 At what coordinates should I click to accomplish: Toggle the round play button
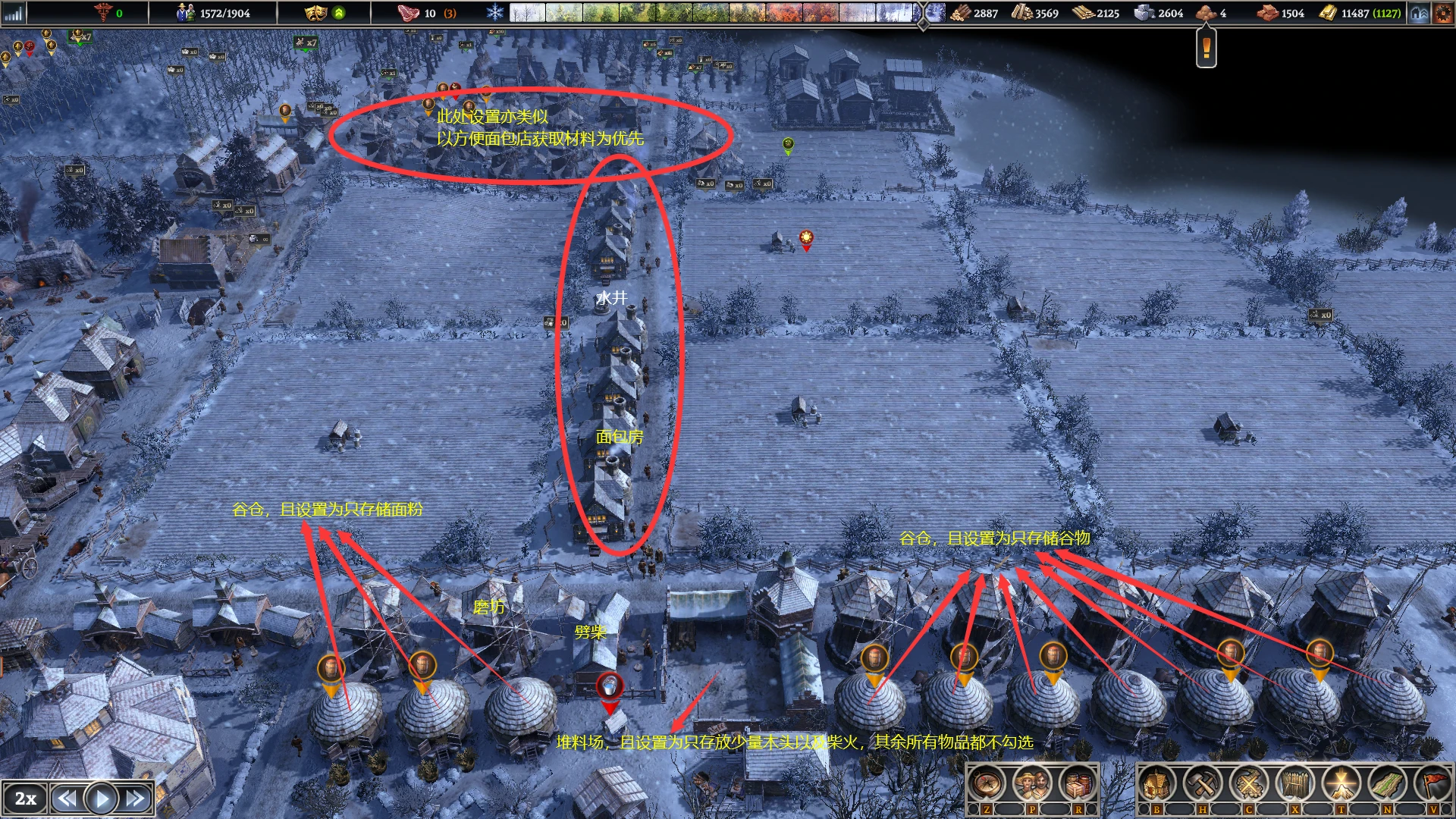(x=101, y=799)
